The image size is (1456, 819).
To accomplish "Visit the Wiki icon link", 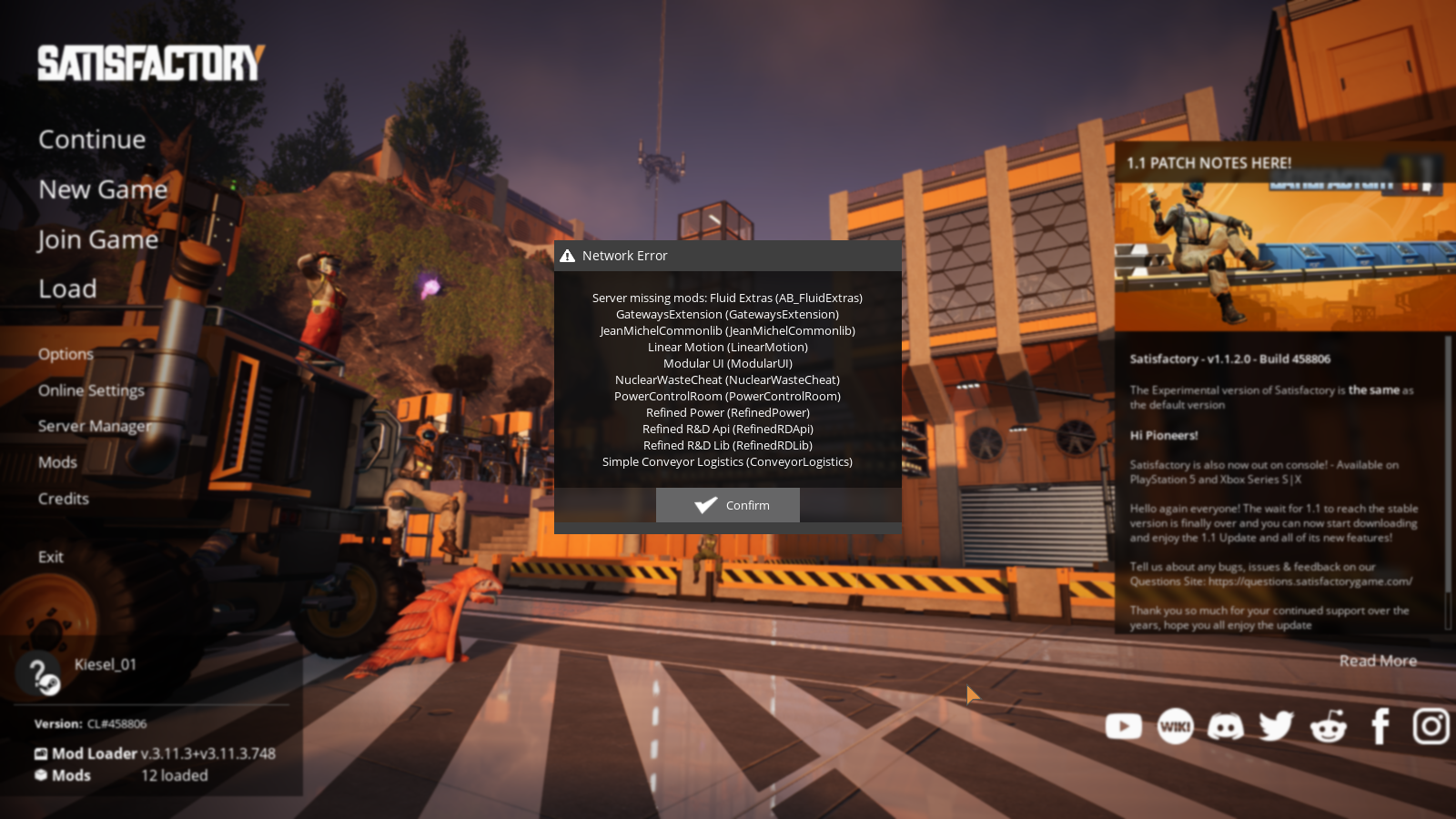I will [x=1175, y=726].
